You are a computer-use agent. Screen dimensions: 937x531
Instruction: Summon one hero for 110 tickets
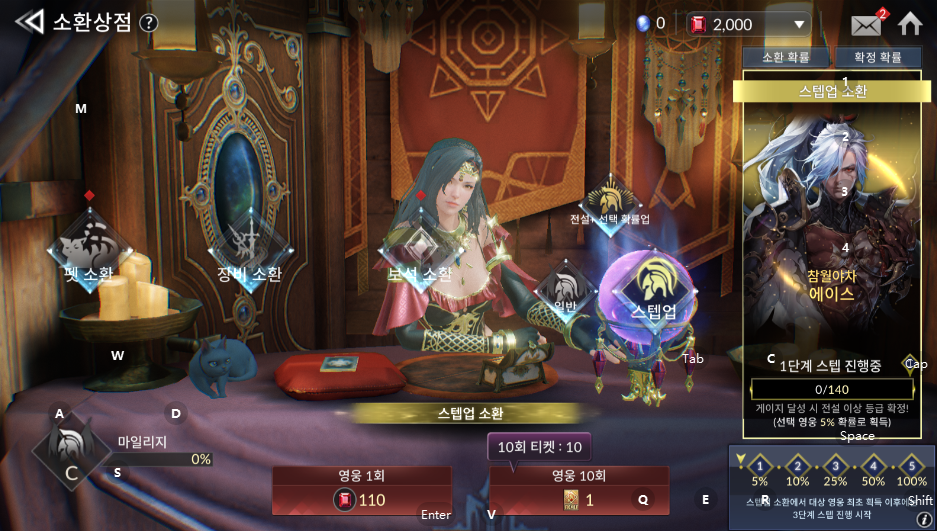click(362, 490)
